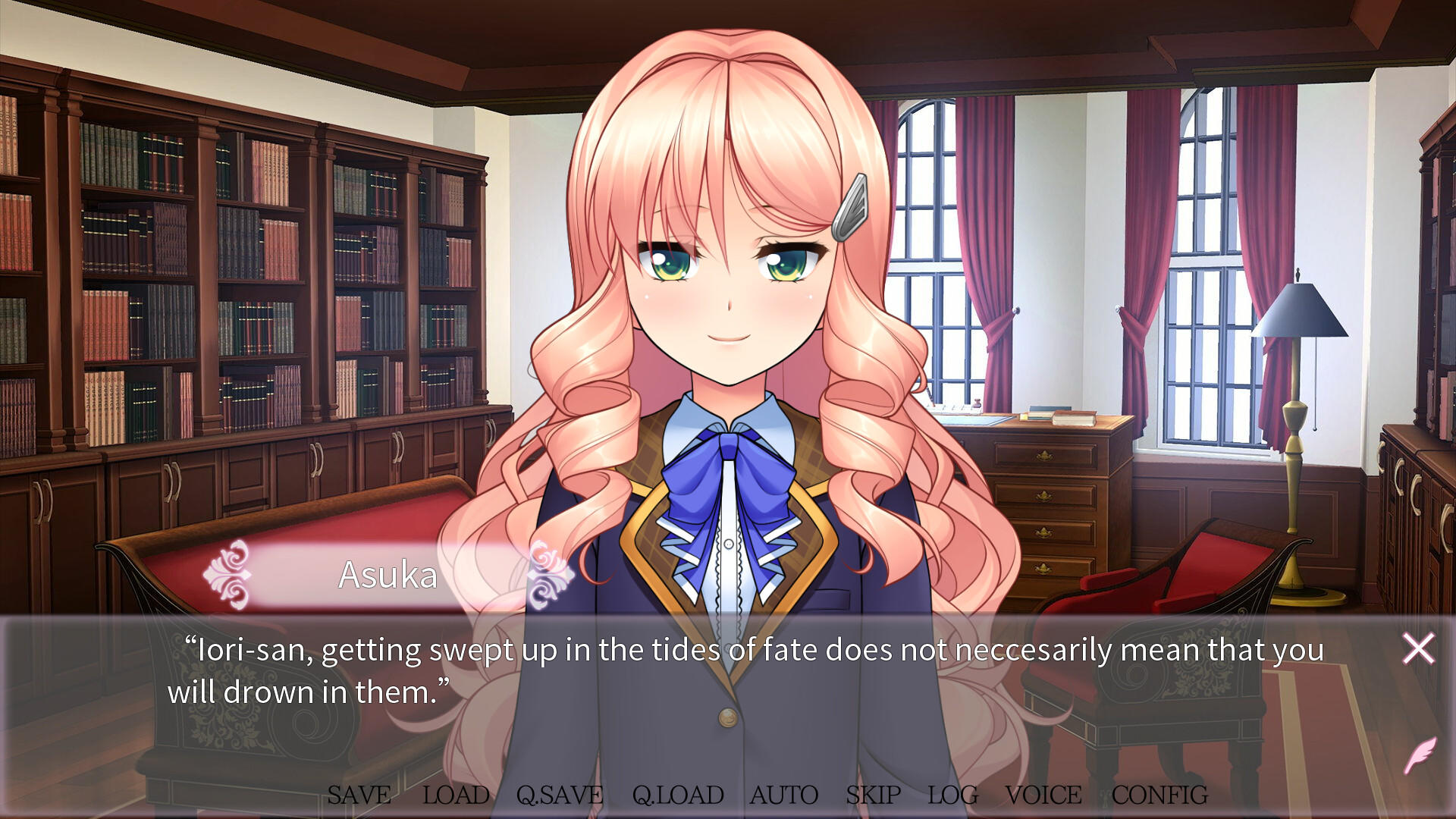The width and height of the screenshot is (1456, 819).
Task: Activate SKIP fast-forward mode
Action: 871,795
